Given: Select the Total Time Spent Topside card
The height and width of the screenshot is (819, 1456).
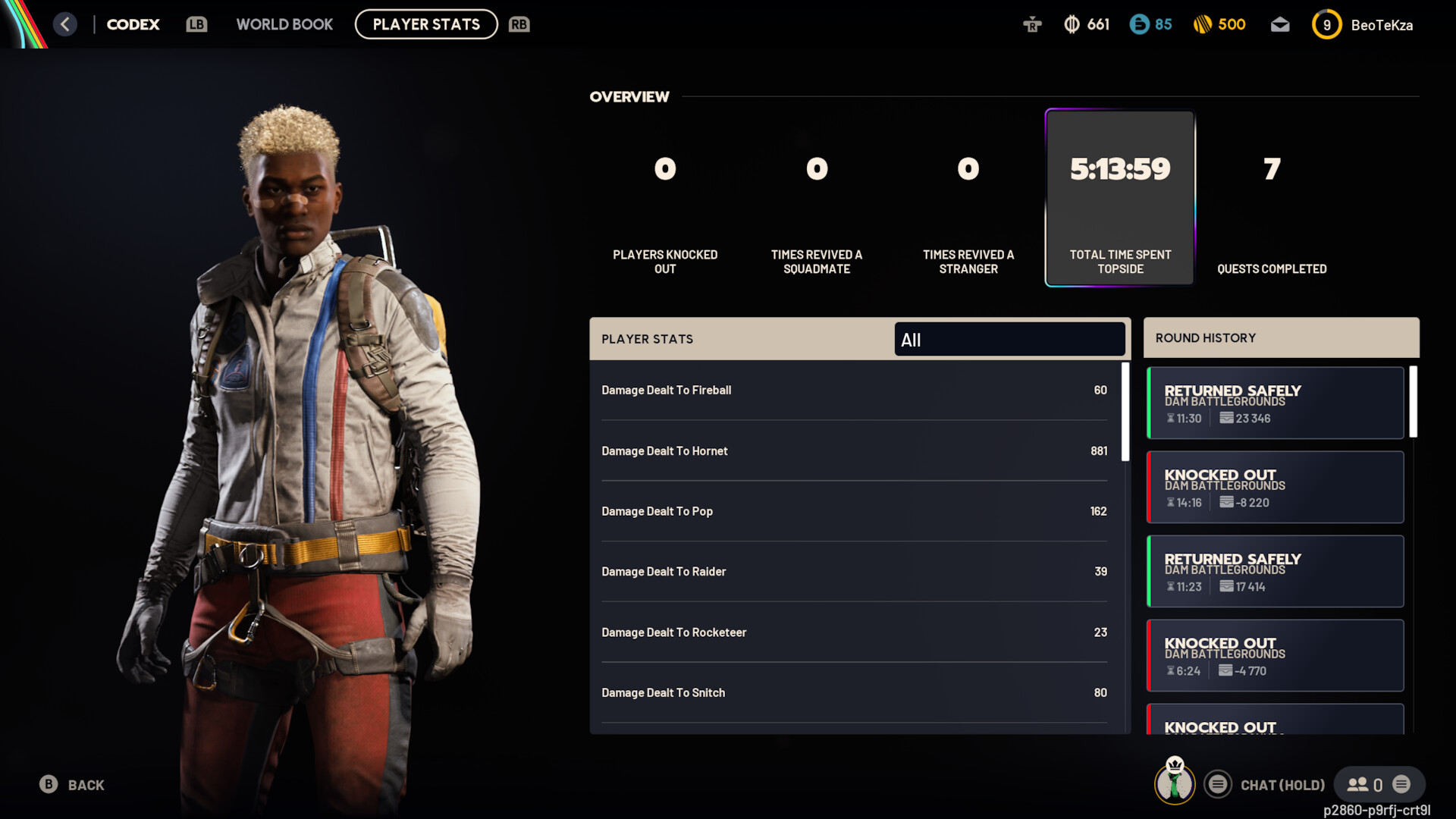Looking at the screenshot, I should tap(1120, 198).
